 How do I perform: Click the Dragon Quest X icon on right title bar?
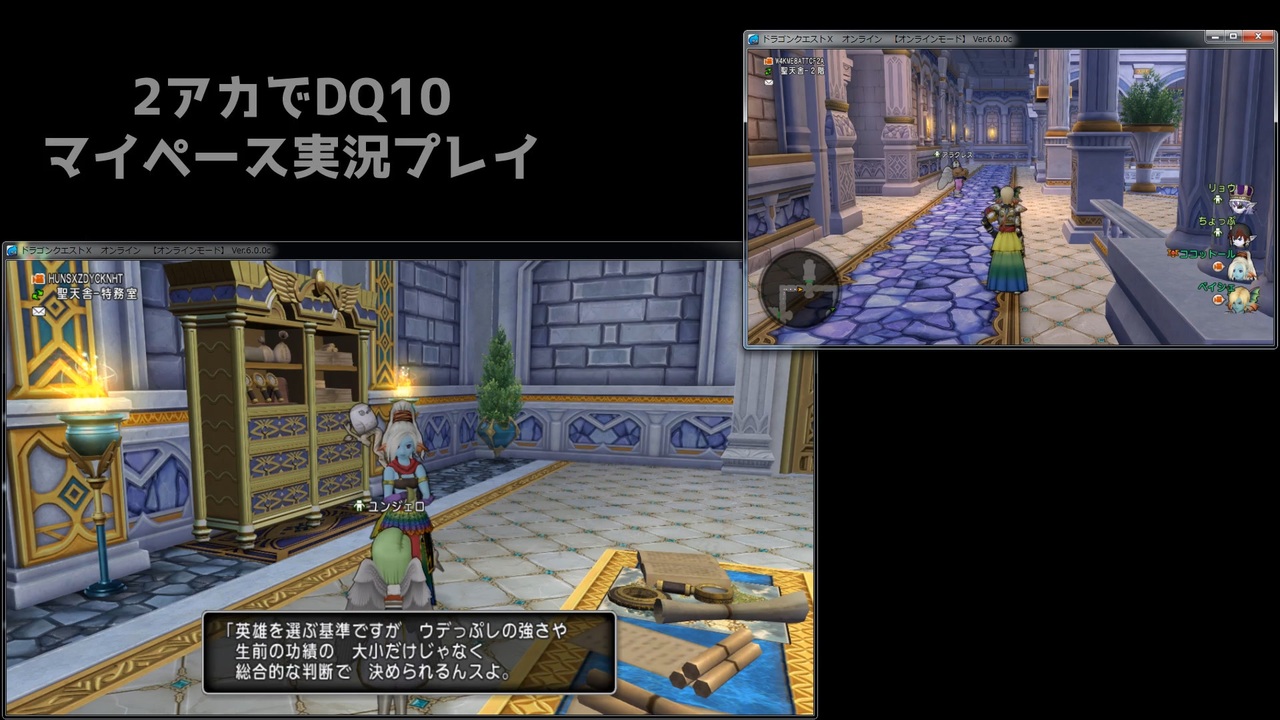(753, 37)
